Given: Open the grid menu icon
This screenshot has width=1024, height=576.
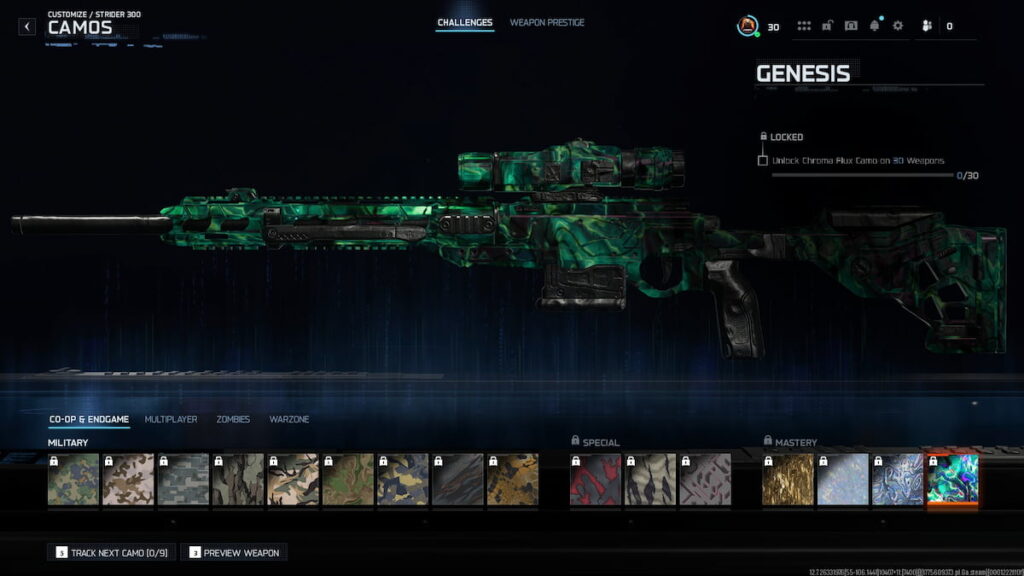Looking at the screenshot, I should click(x=804, y=26).
